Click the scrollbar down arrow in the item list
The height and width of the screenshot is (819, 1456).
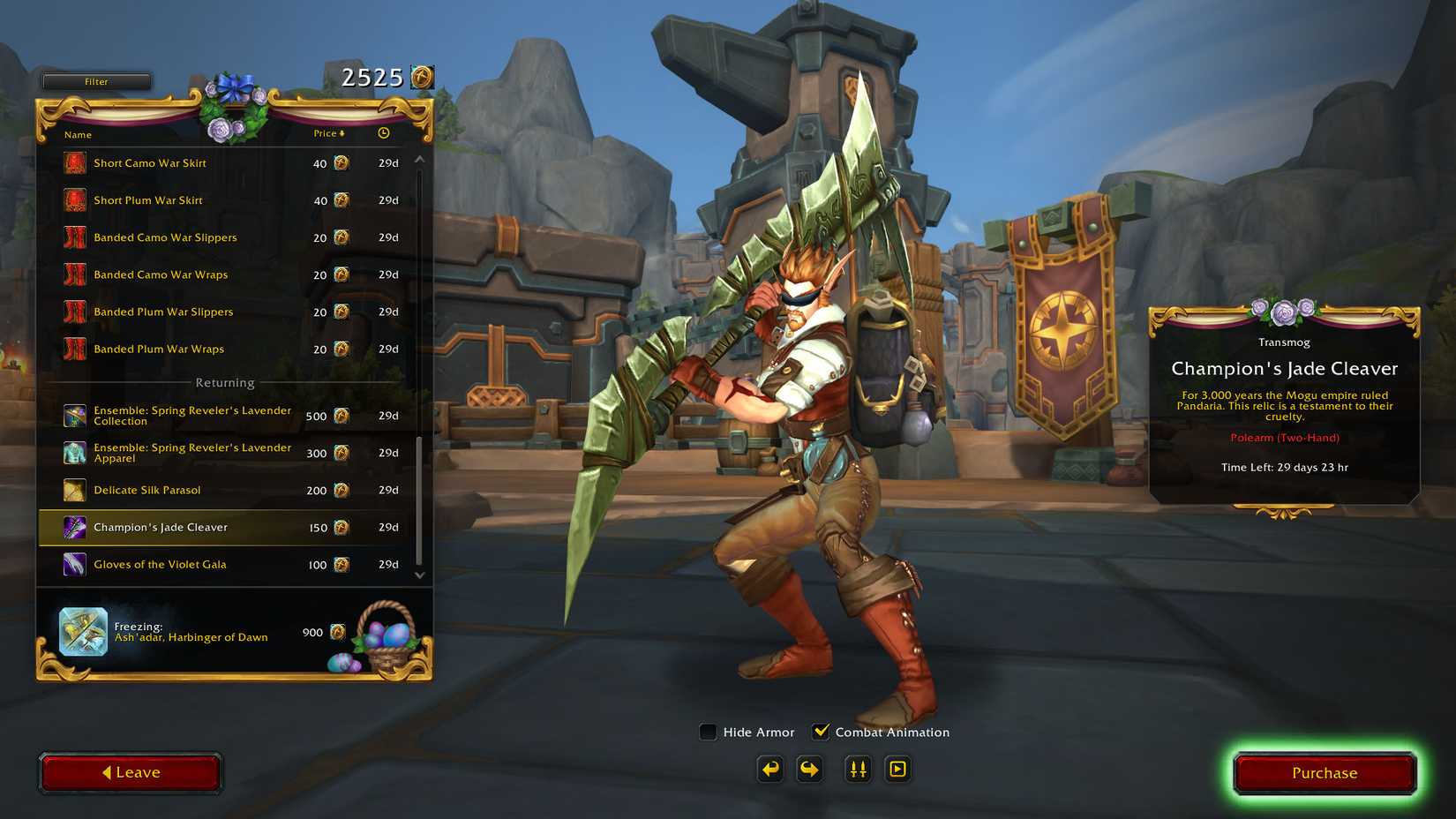click(x=420, y=575)
